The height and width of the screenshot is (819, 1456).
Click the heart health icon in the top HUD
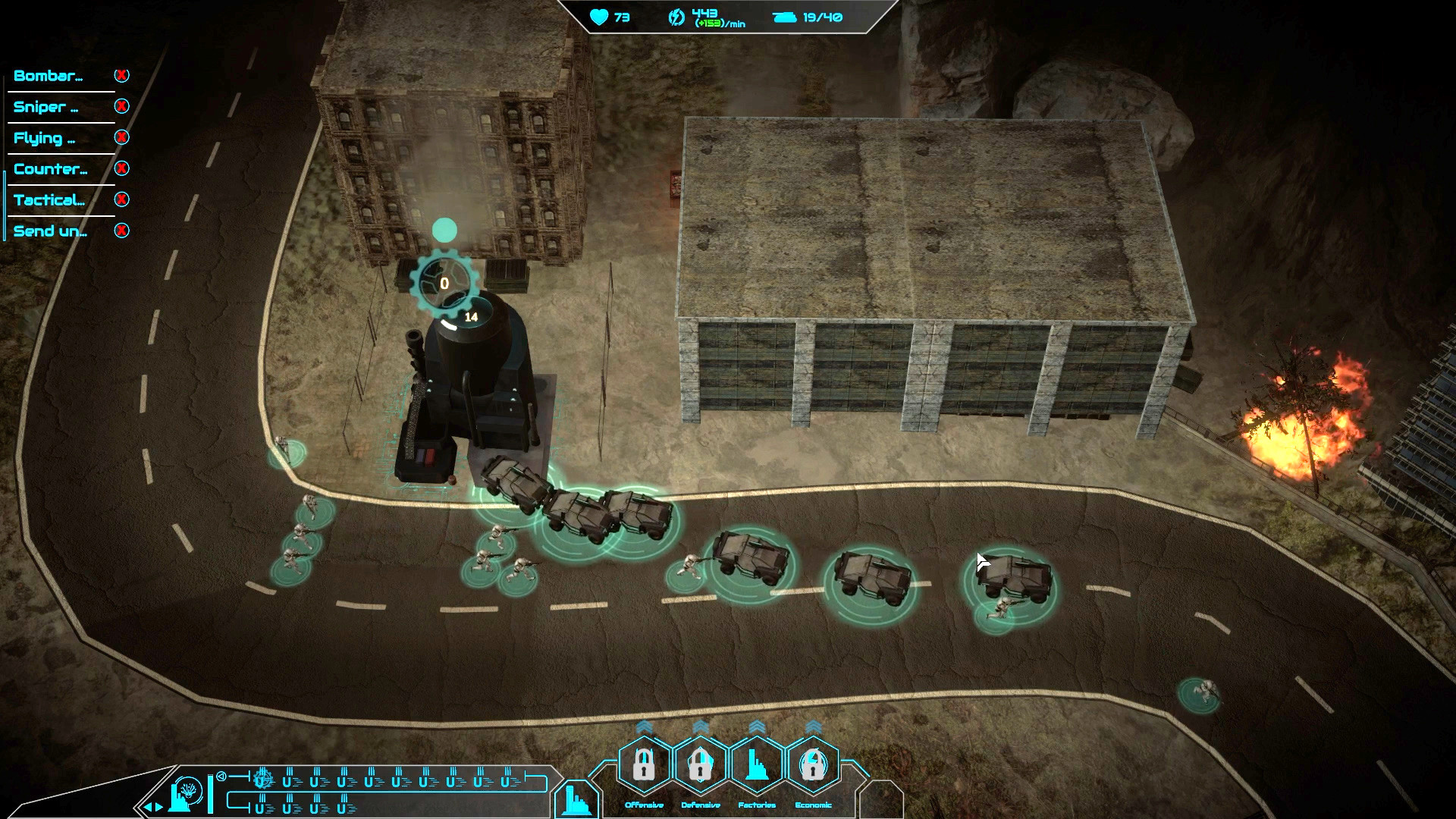(599, 17)
